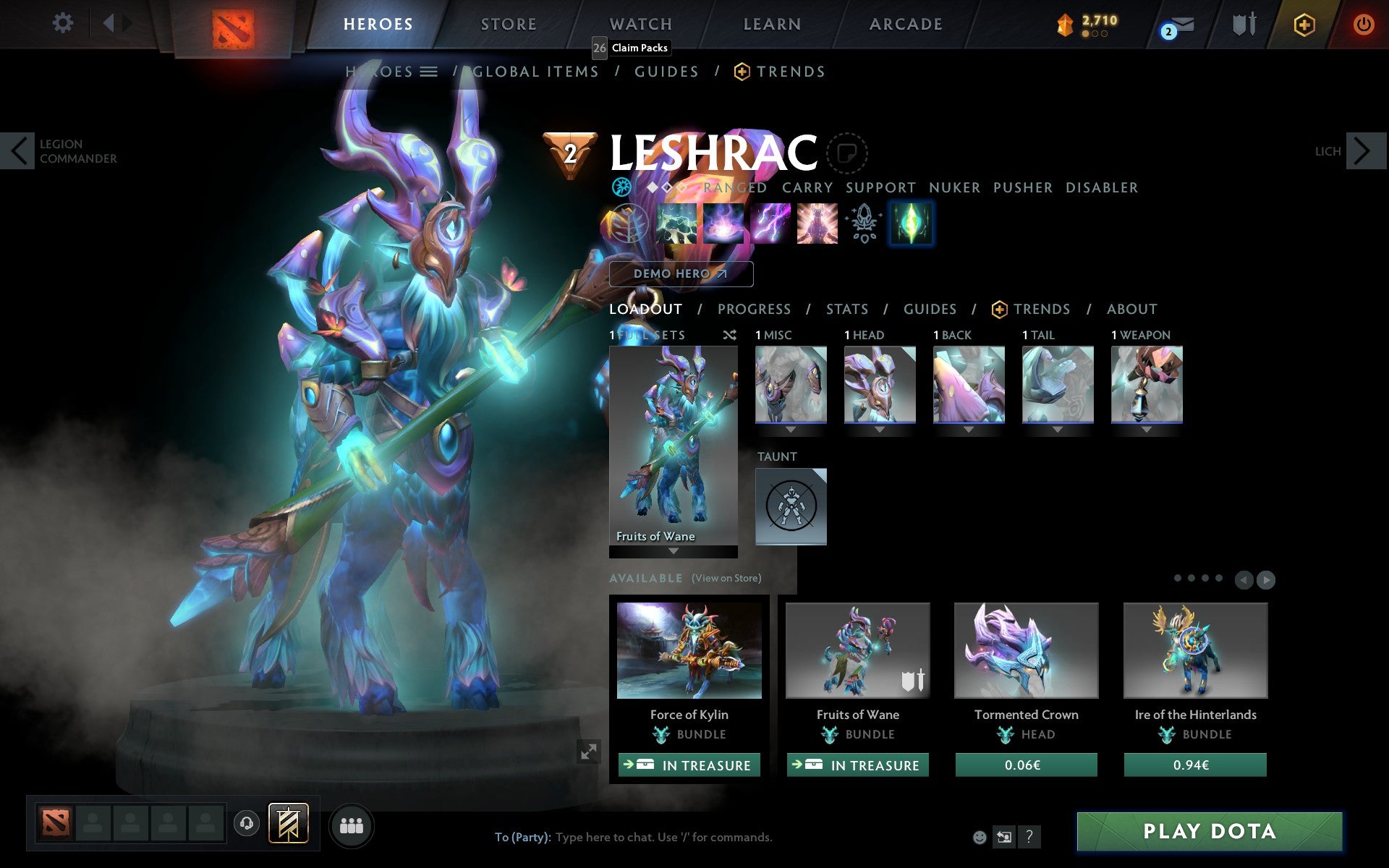Expand the Fruits of Wane set details arrow

(x=672, y=552)
